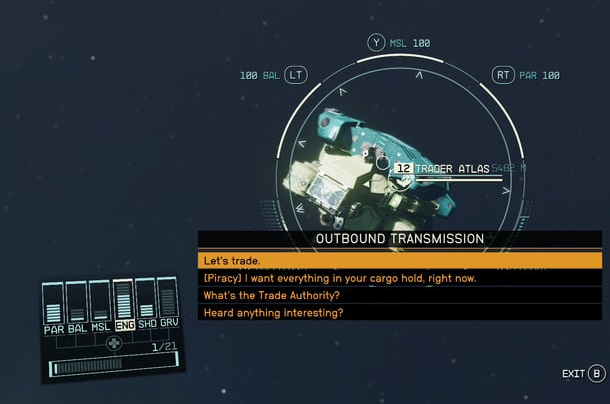The image size is (610, 404).
Task: Select the BAL weapon power column
Action: pos(77,306)
